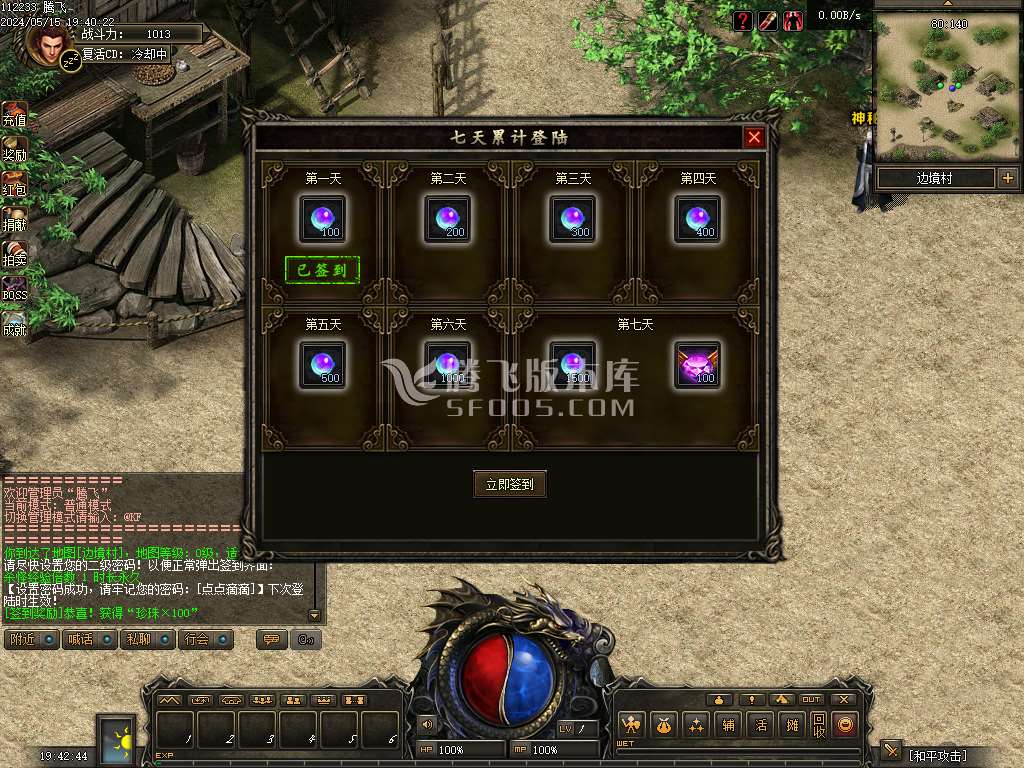The image size is (1024, 768).
Task: Toggle the 和平攻击 attack mode
Action: [x=938, y=754]
